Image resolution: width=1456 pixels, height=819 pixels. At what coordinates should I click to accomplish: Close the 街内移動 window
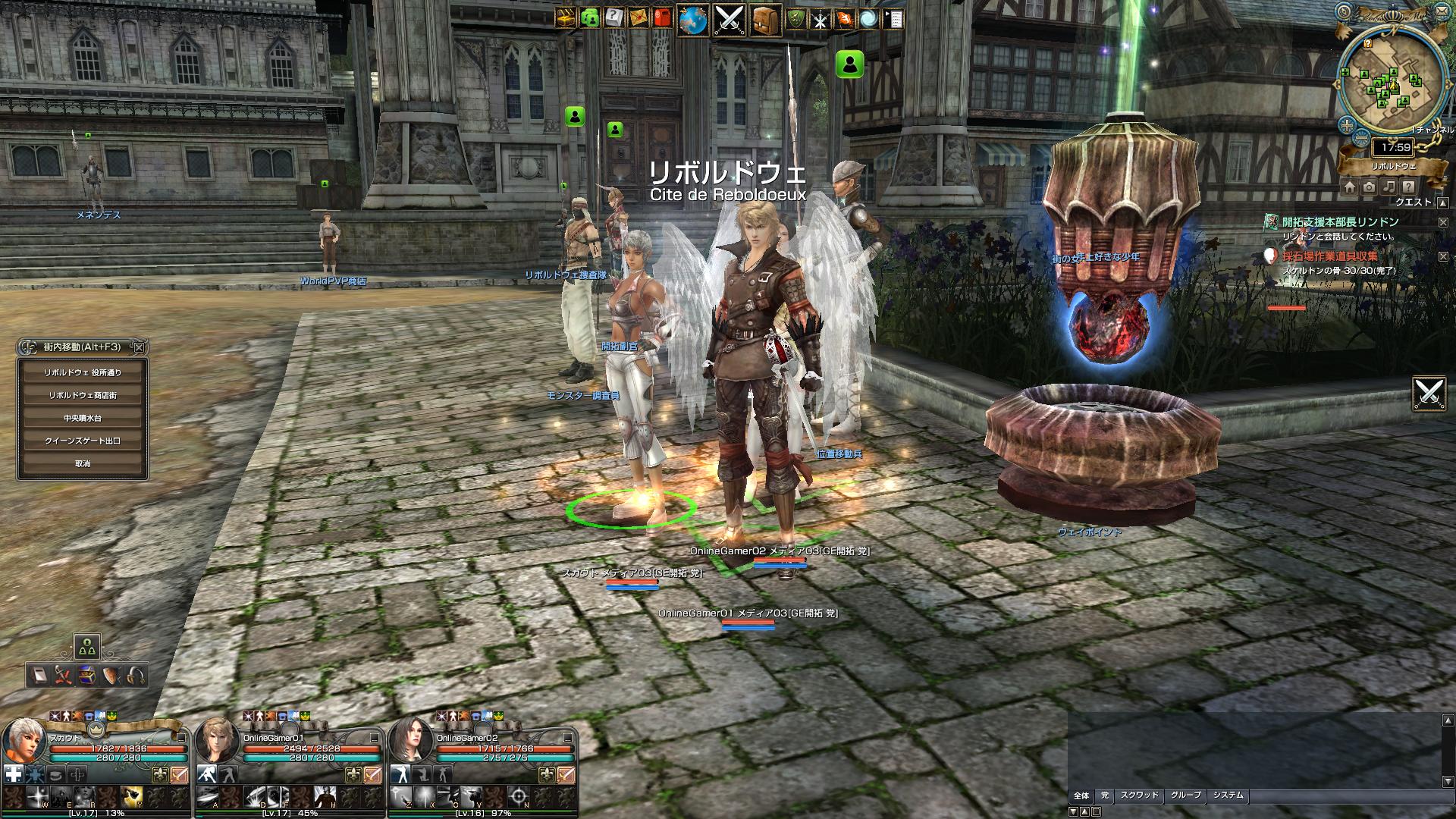pos(139,347)
